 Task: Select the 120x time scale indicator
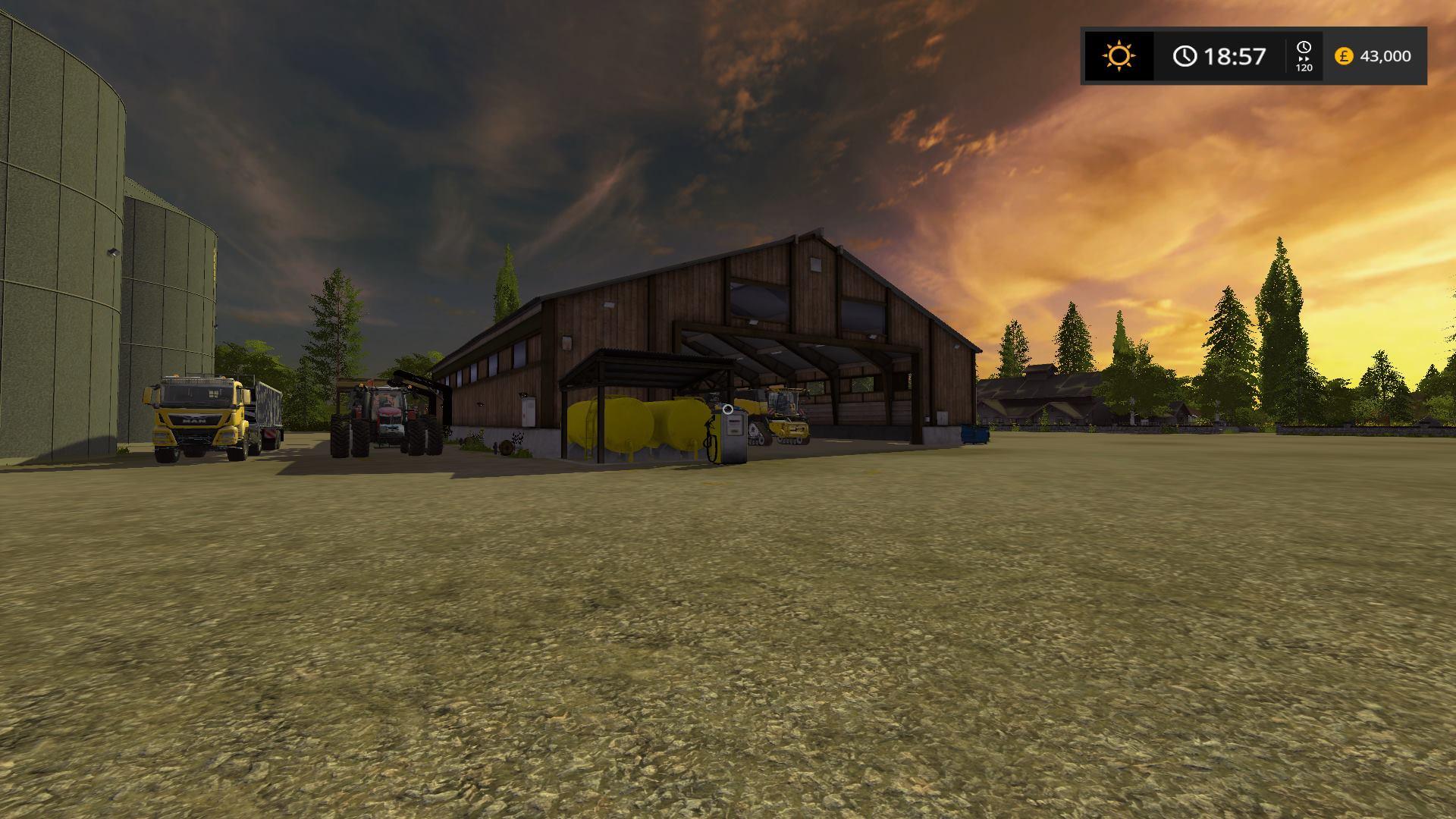(1304, 57)
